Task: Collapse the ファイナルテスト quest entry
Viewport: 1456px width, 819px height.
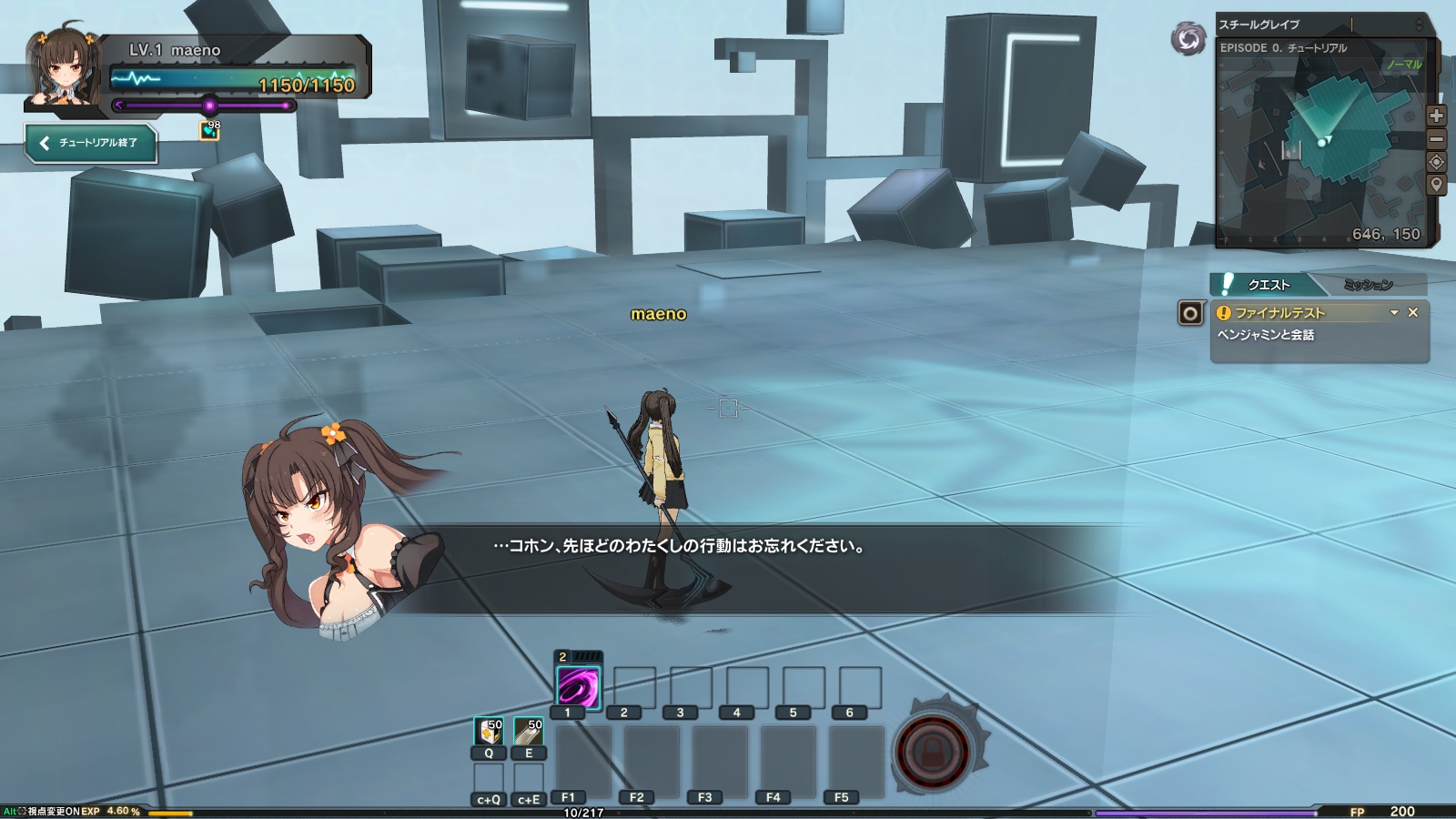Action: coord(1393,312)
